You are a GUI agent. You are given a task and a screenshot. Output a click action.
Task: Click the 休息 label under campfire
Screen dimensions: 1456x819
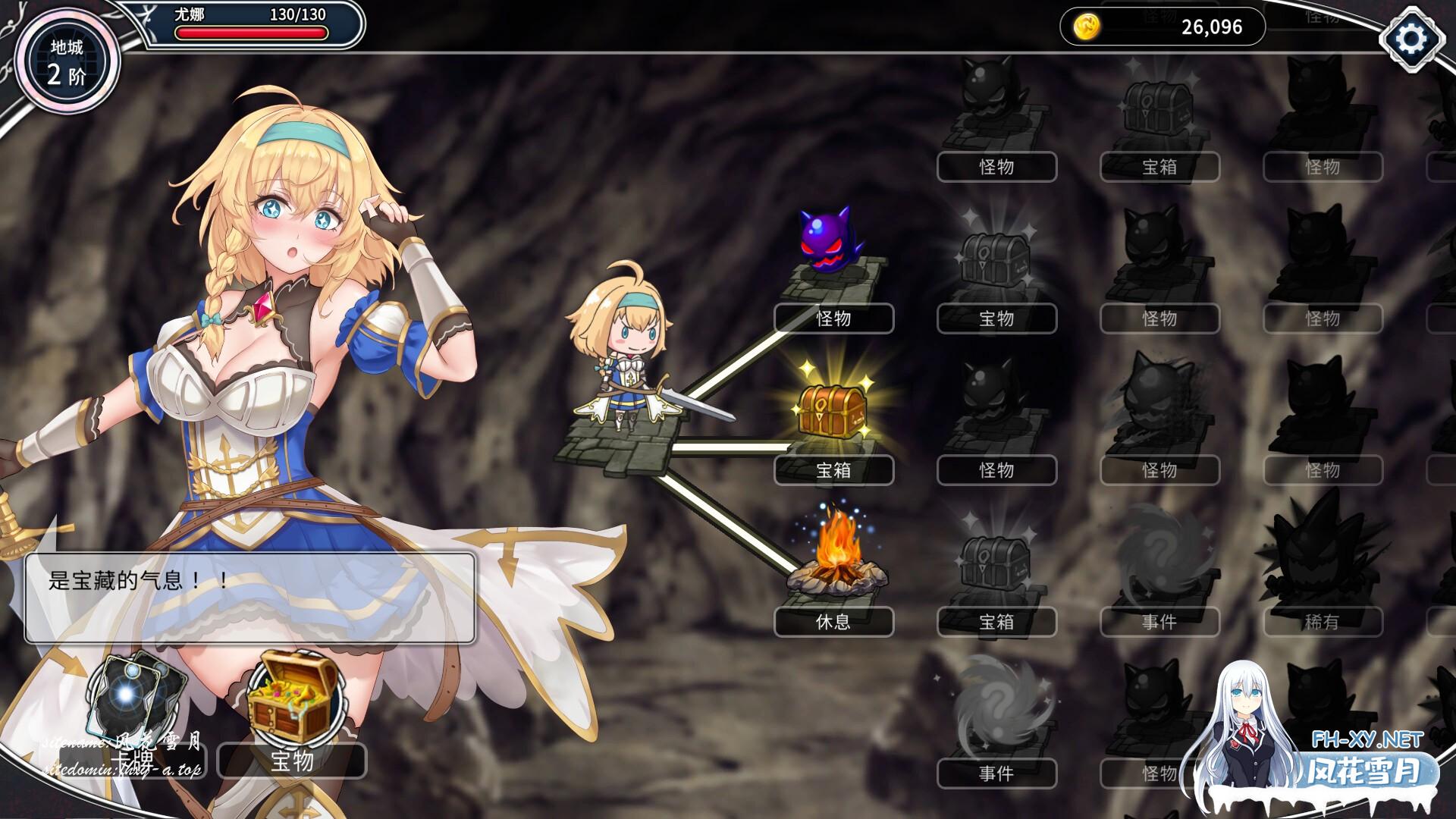[833, 622]
